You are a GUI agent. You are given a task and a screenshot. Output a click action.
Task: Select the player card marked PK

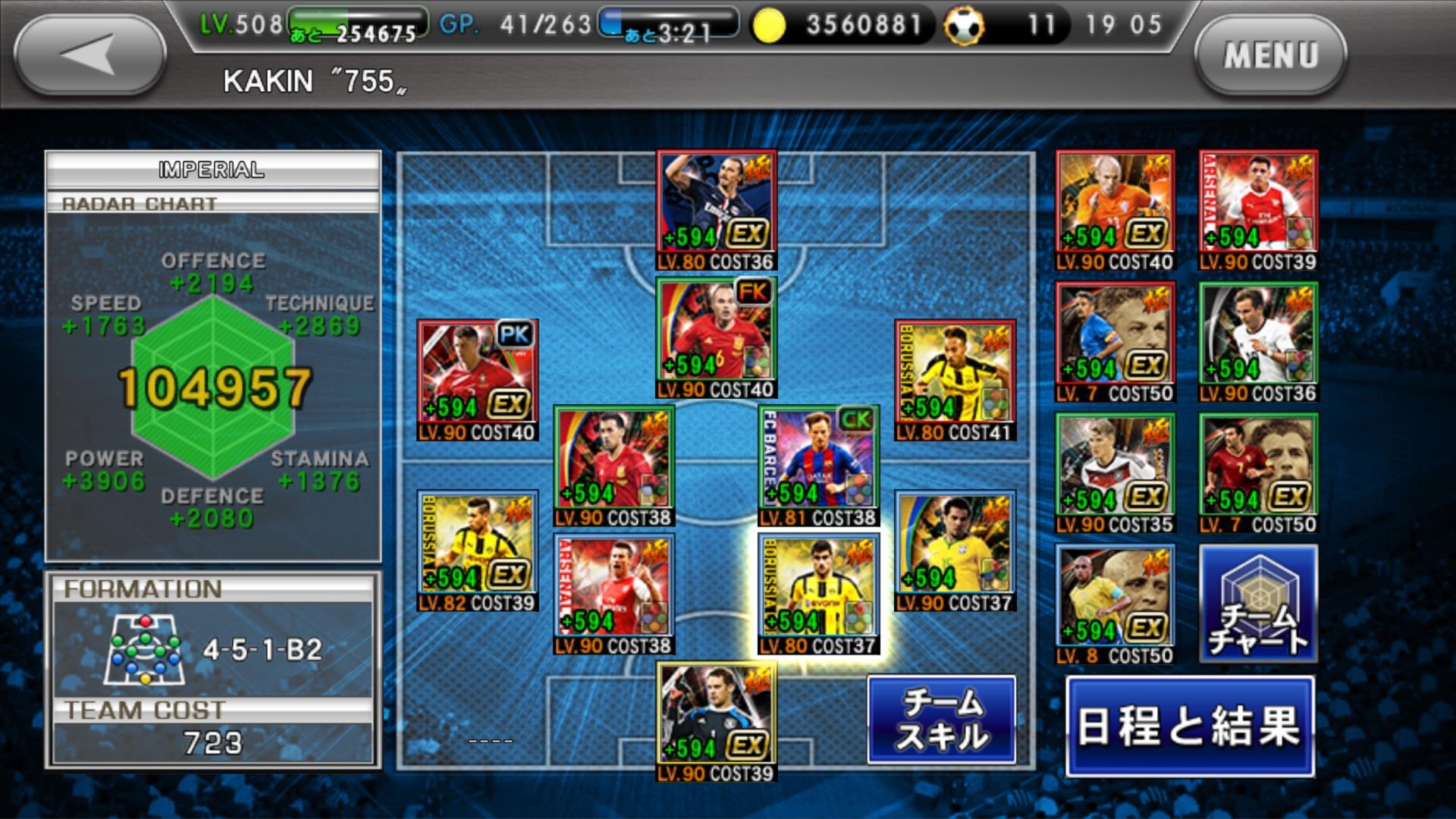pos(478,379)
